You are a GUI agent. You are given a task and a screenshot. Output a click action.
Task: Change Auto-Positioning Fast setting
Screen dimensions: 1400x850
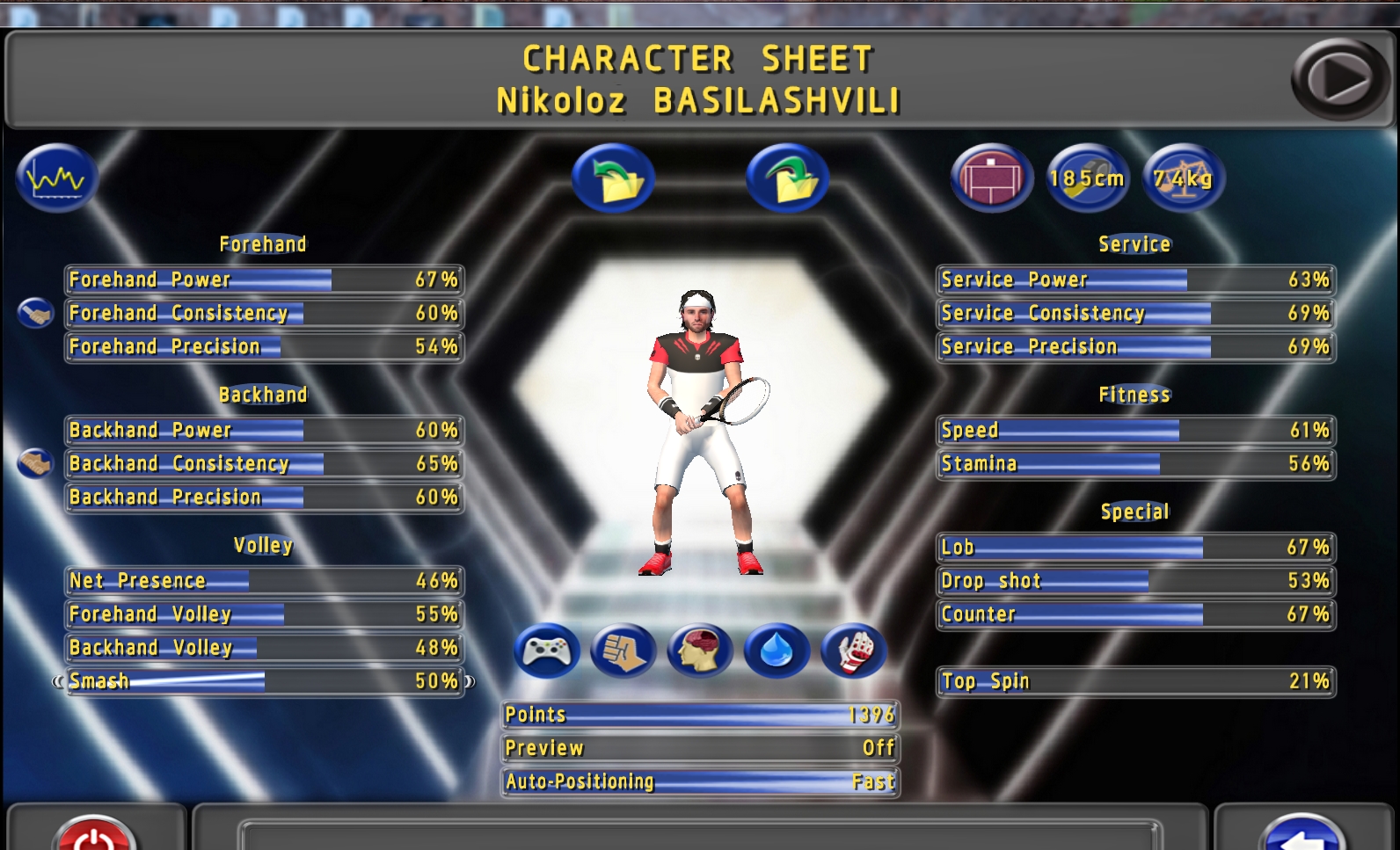coord(700,781)
